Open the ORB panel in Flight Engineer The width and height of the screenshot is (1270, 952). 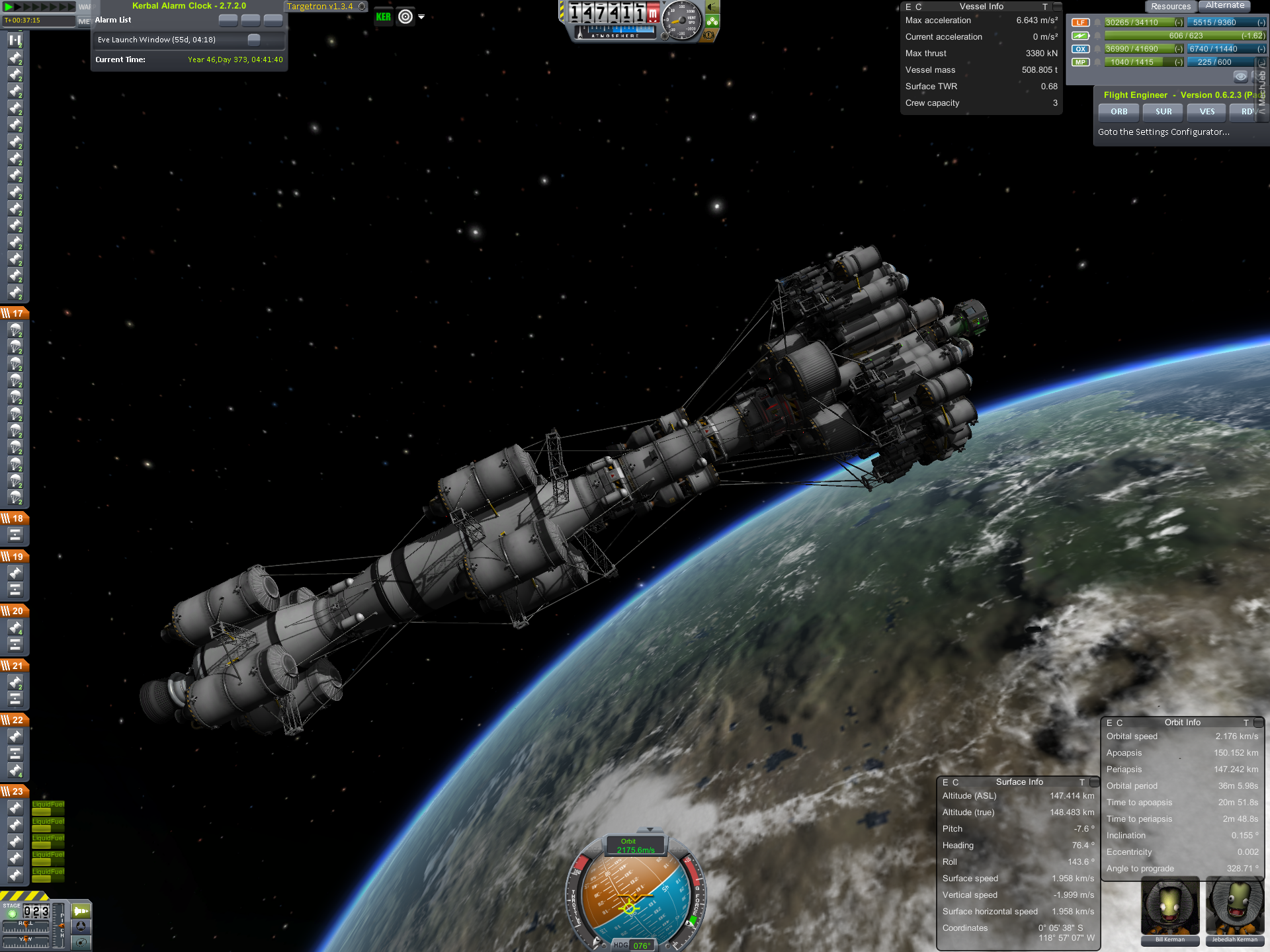tap(1119, 112)
